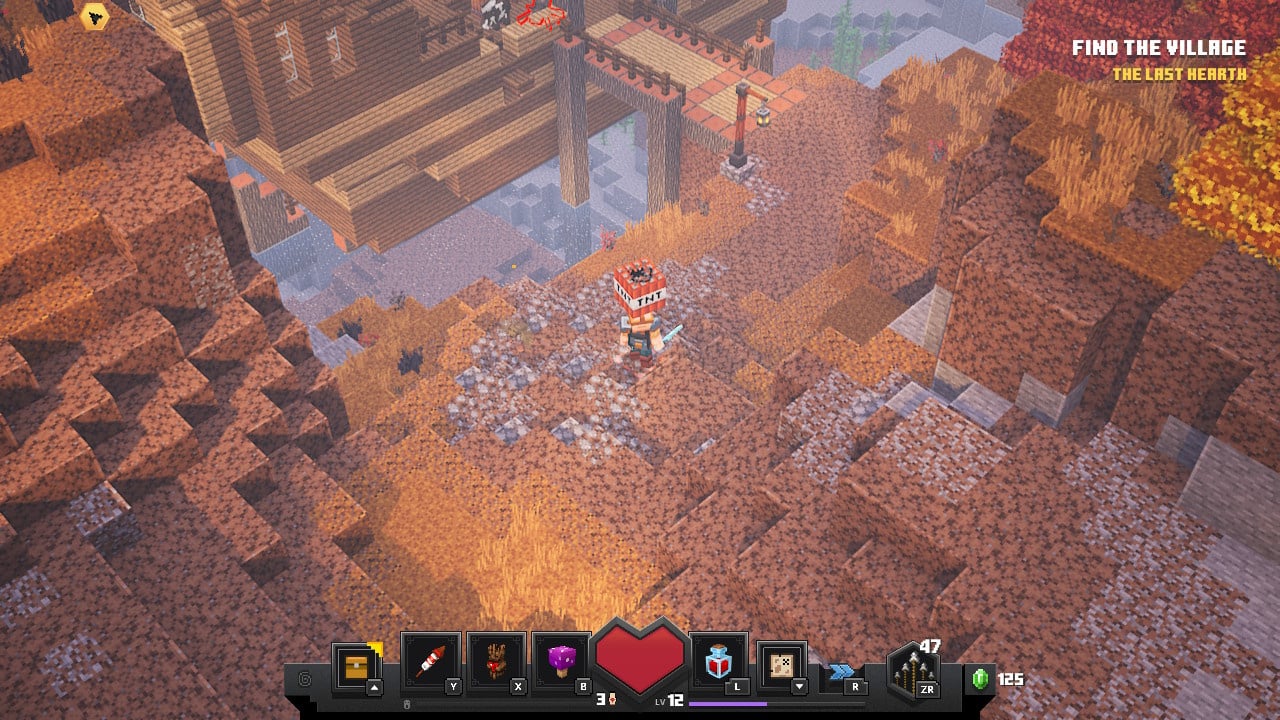The height and width of the screenshot is (720, 1280).
Task: Click the yellow hexagon objective marker
Action: point(95,16)
